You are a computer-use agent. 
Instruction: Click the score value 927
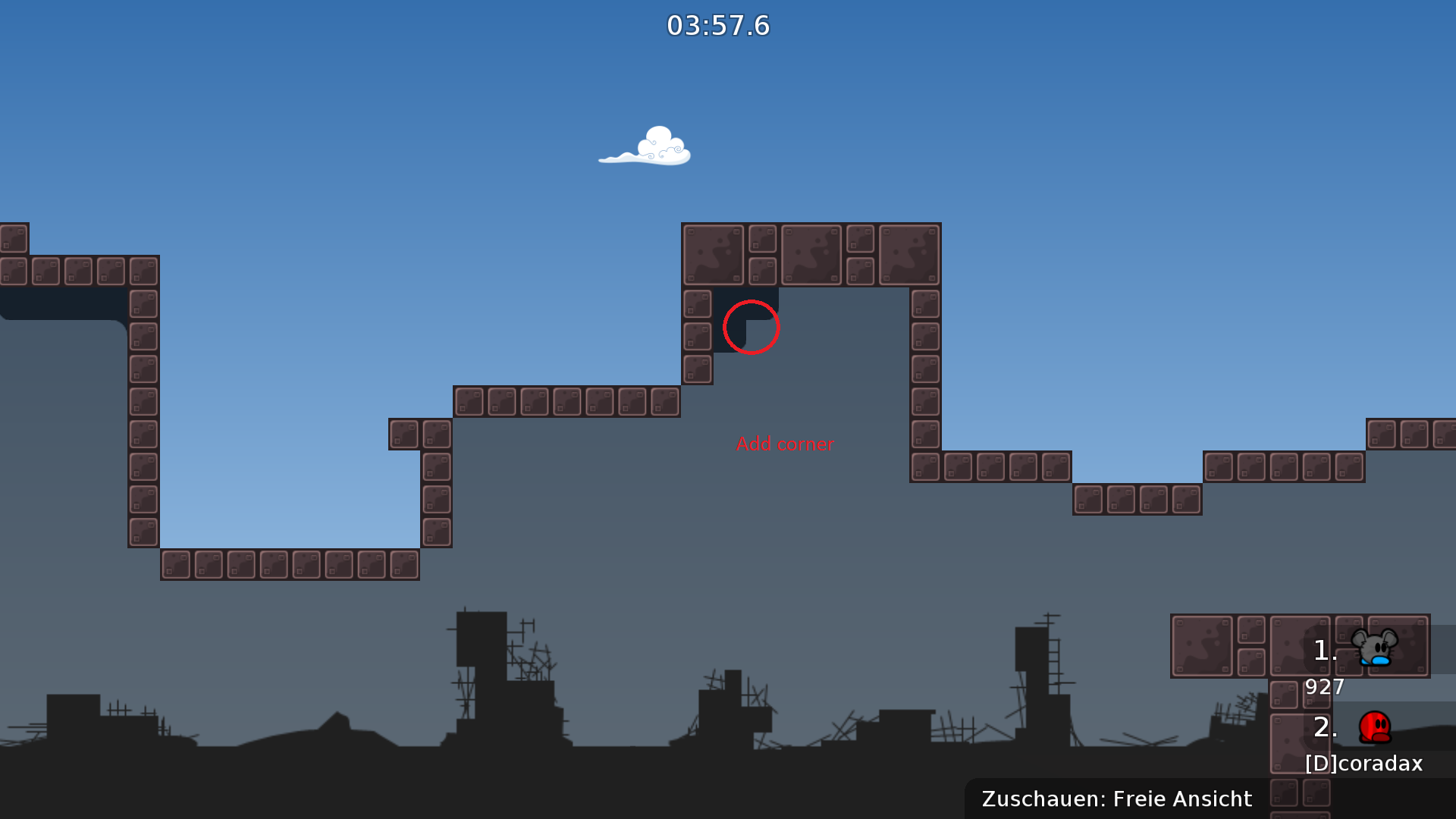pos(1323,686)
